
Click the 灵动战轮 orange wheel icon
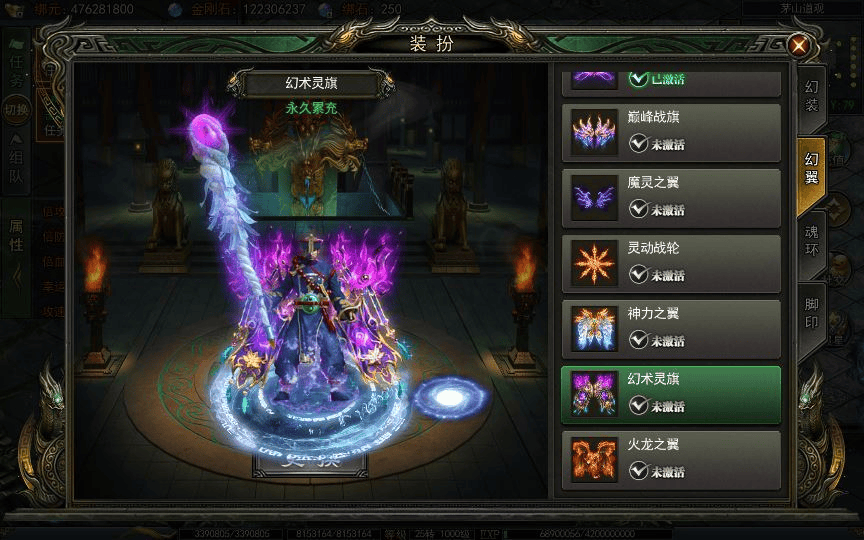(x=594, y=264)
